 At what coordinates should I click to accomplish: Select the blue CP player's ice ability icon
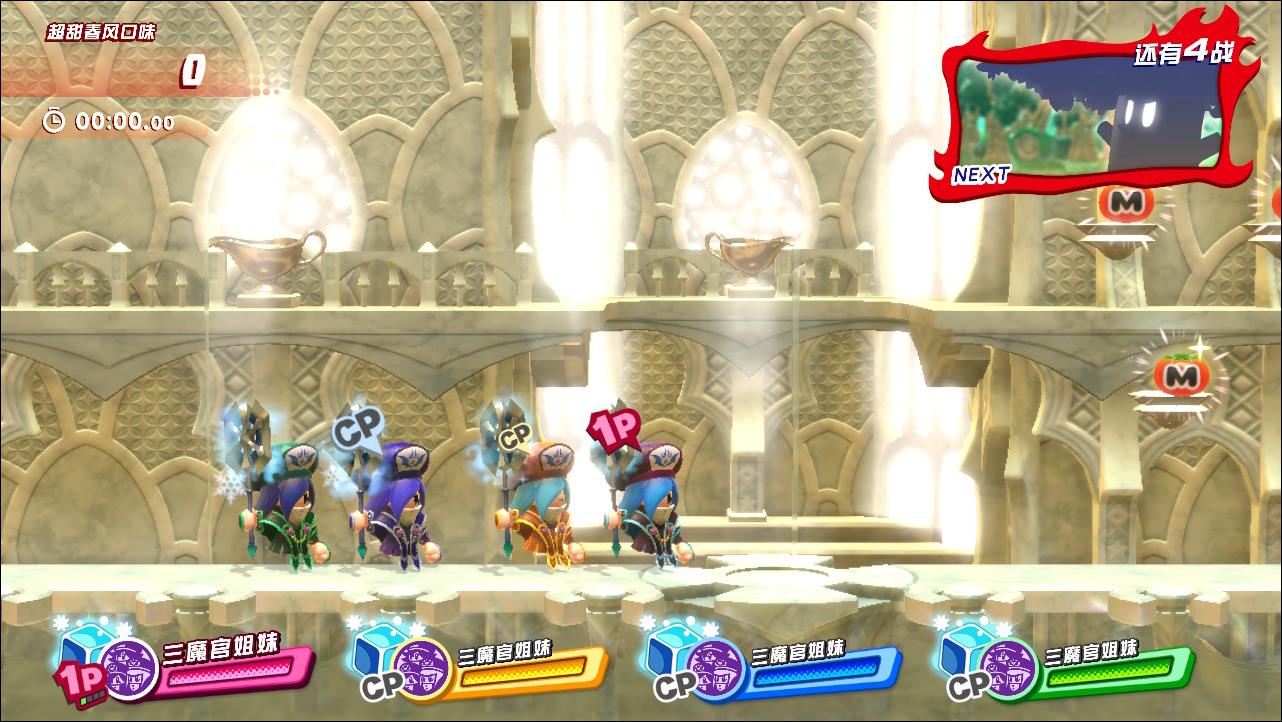[x=671, y=645]
